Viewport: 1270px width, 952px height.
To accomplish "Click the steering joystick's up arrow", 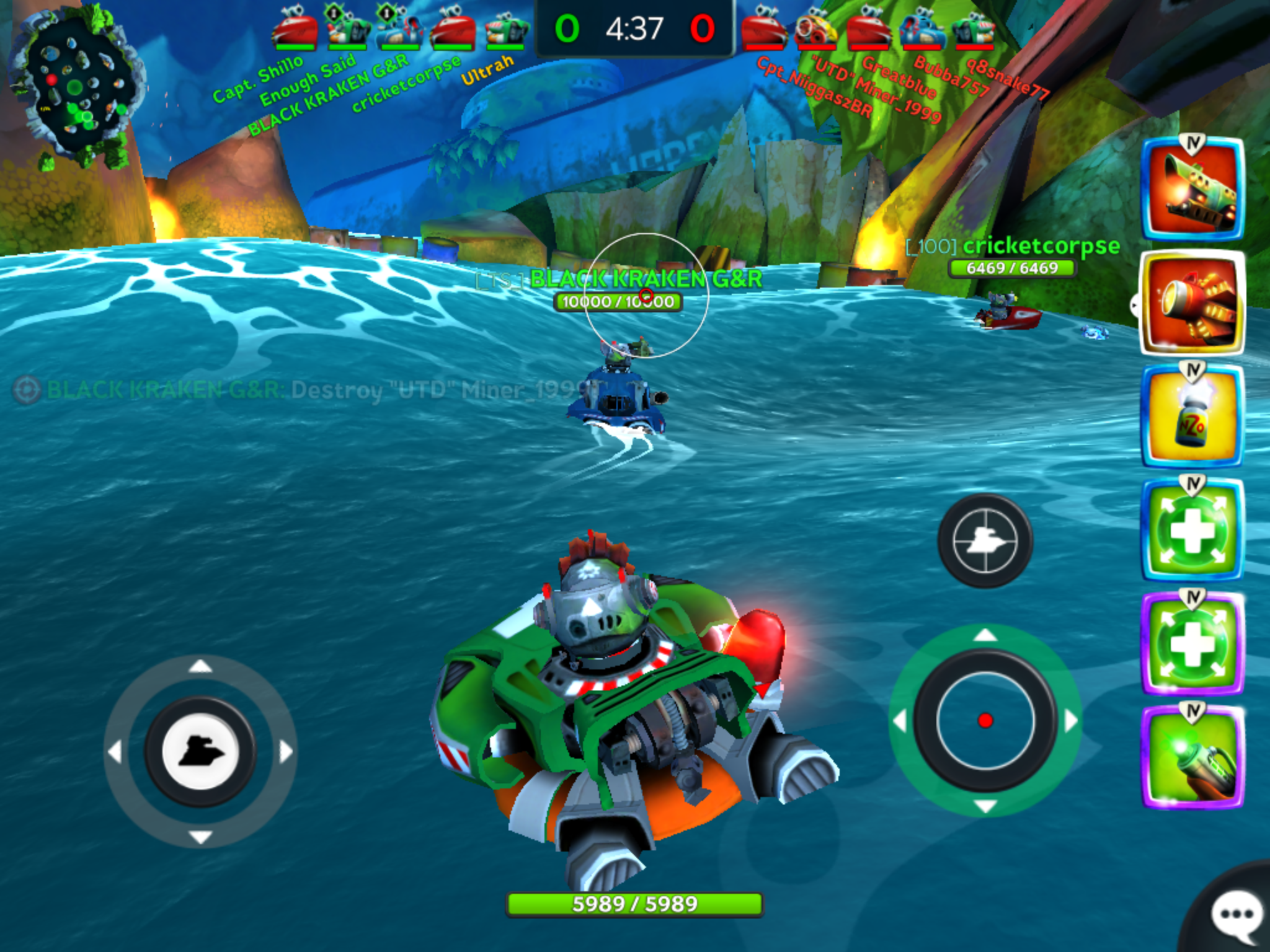I will (200, 666).
